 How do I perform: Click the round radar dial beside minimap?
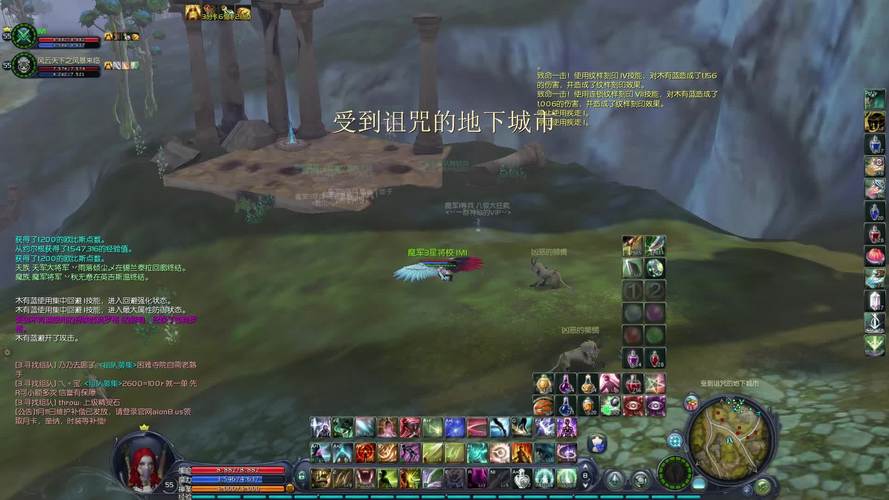click(x=677, y=471)
